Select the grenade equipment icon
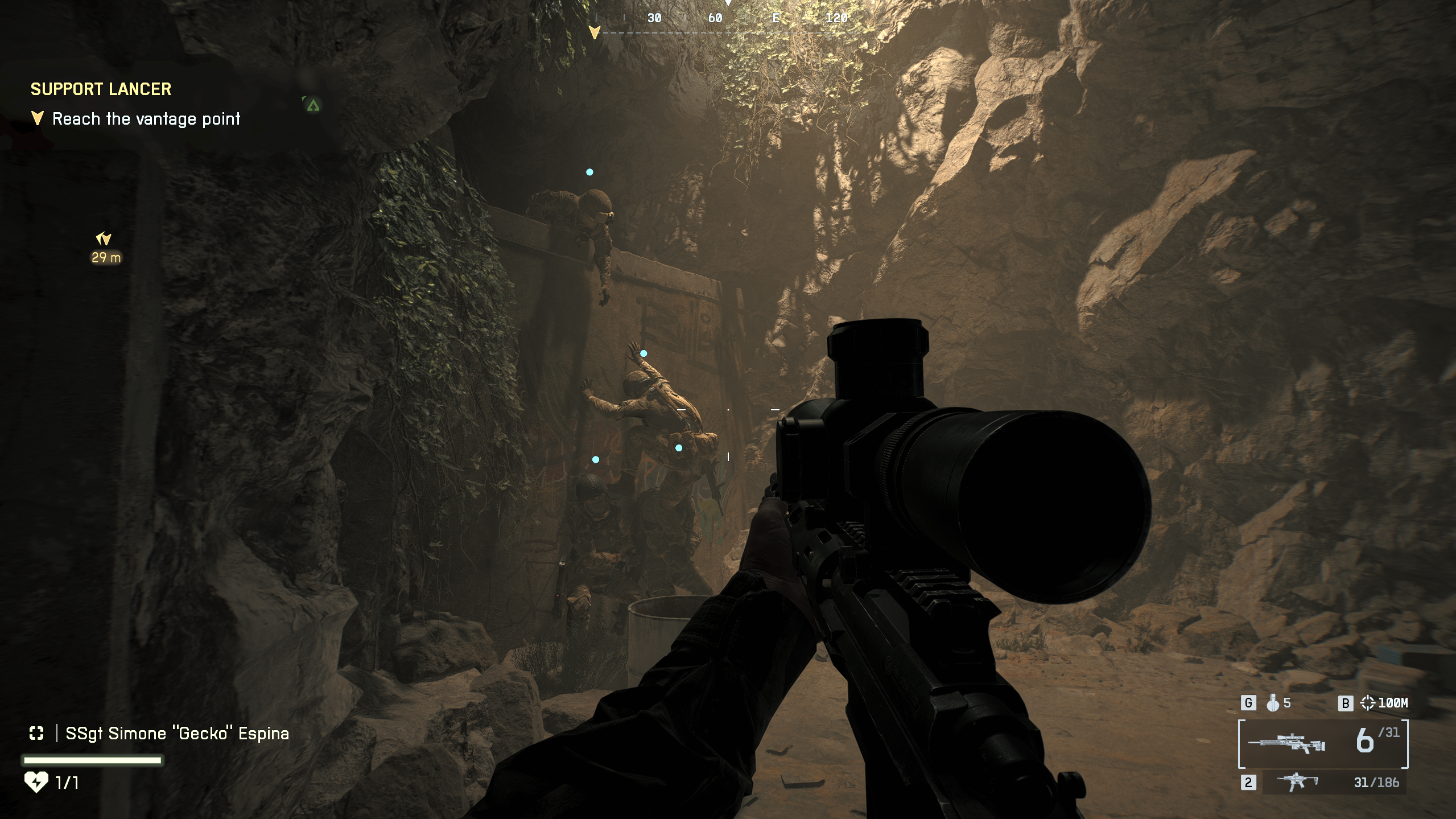Image resolution: width=1456 pixels, height=819 pixels. (1273, 703)
